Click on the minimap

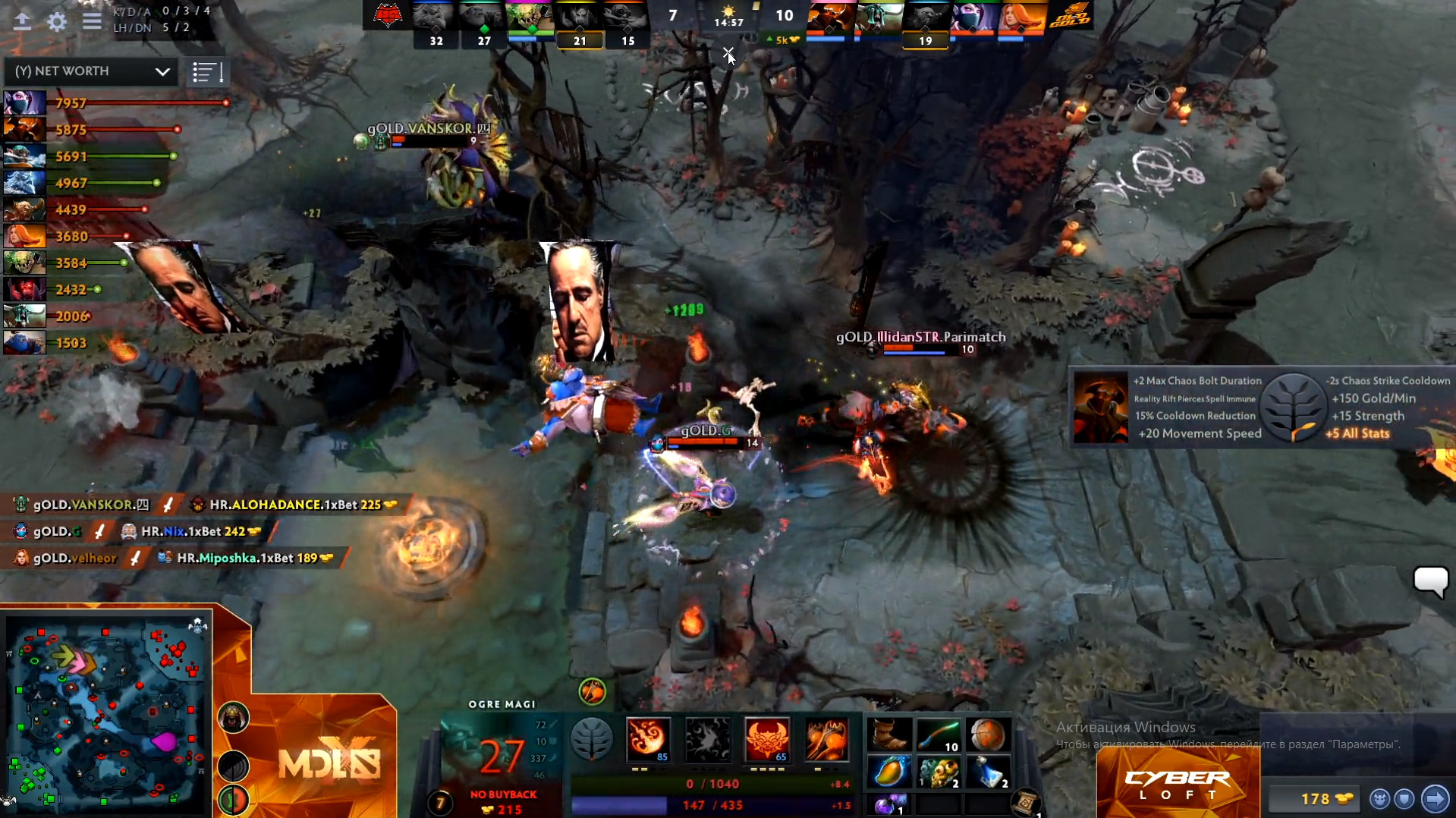click(x=106, y=713)
